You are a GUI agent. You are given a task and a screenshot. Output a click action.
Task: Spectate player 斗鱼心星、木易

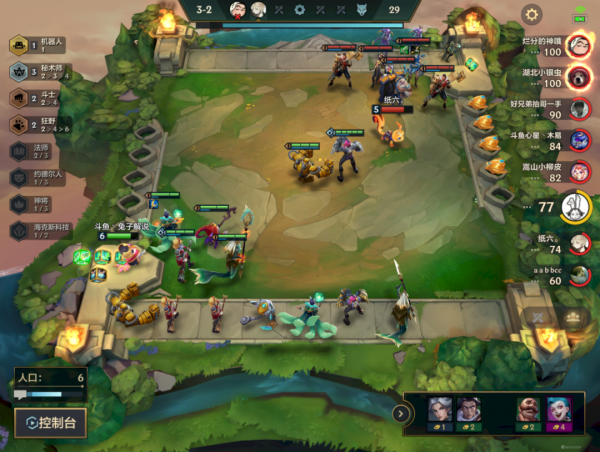[577, 143]
